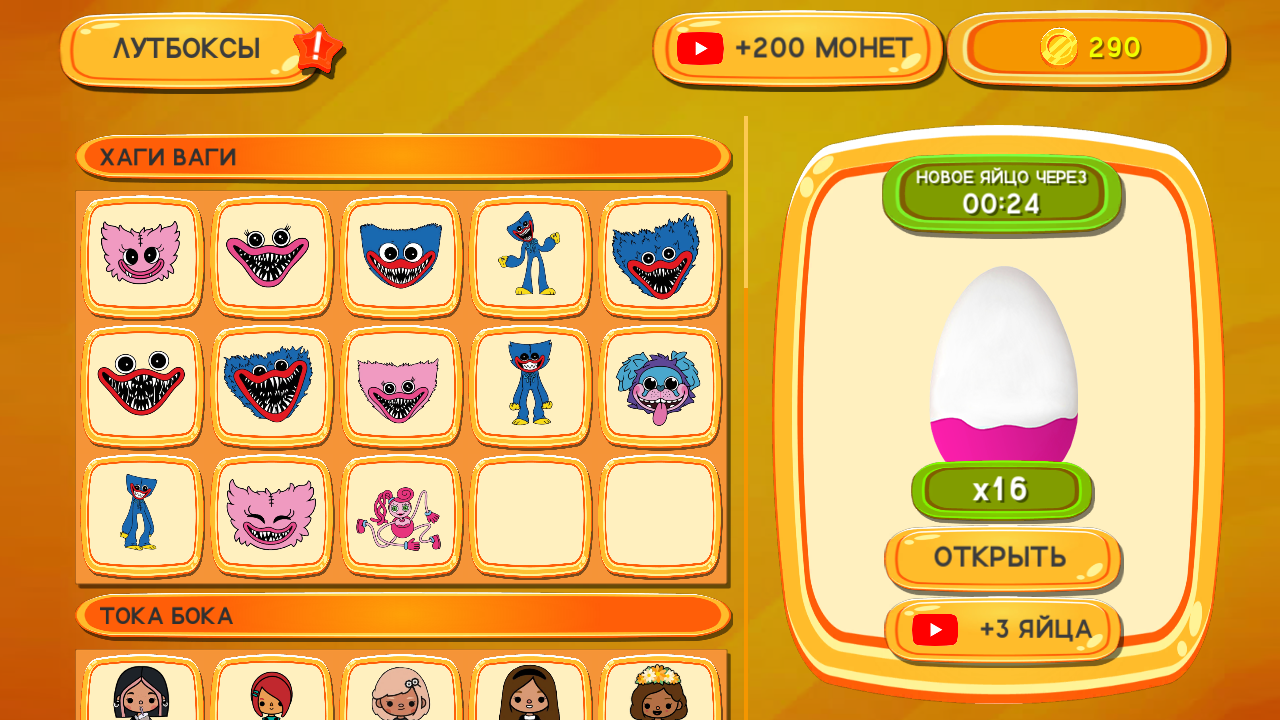Select the pink Kissy Missy furry character thumbnail
This screenshot has width=1280, height=720.
tap(141, 257)
